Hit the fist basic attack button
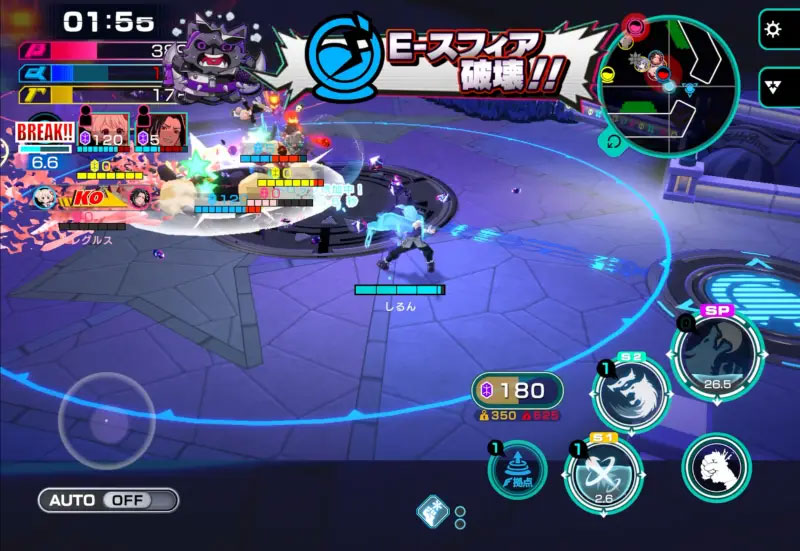800x551 pixels. click(x=716, y=468)
